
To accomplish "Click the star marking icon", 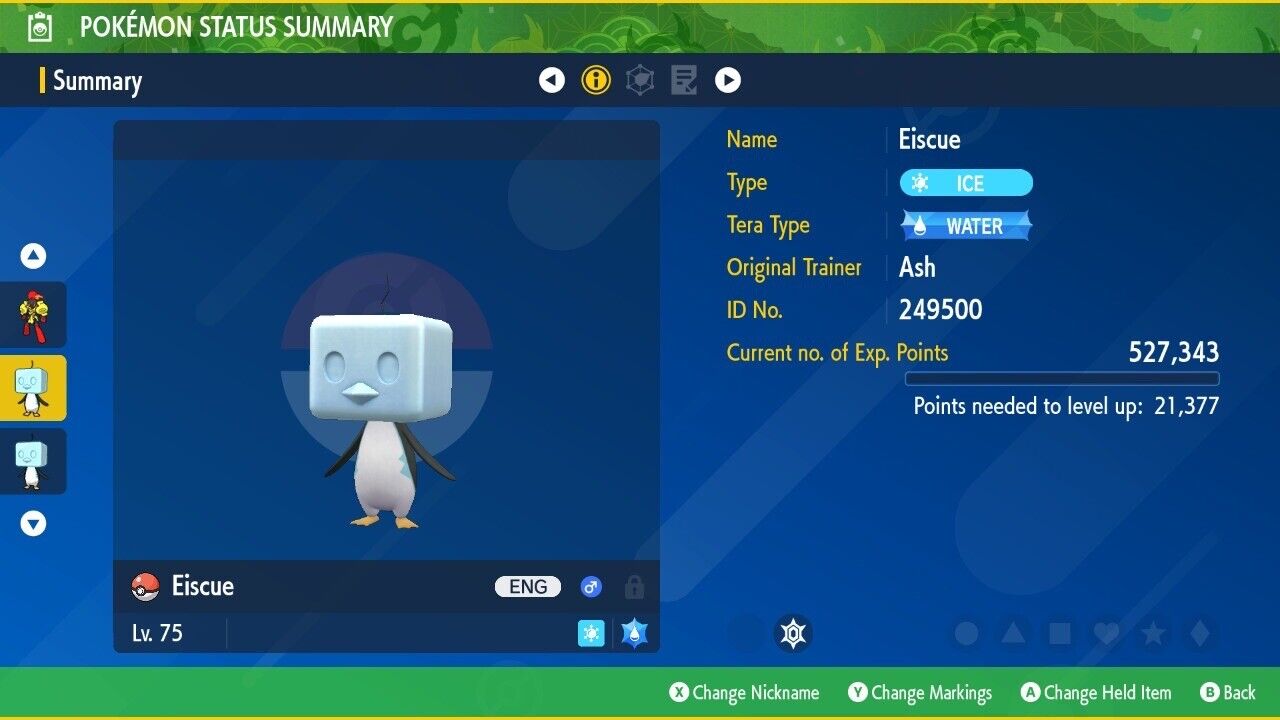I will point(1153,633).
